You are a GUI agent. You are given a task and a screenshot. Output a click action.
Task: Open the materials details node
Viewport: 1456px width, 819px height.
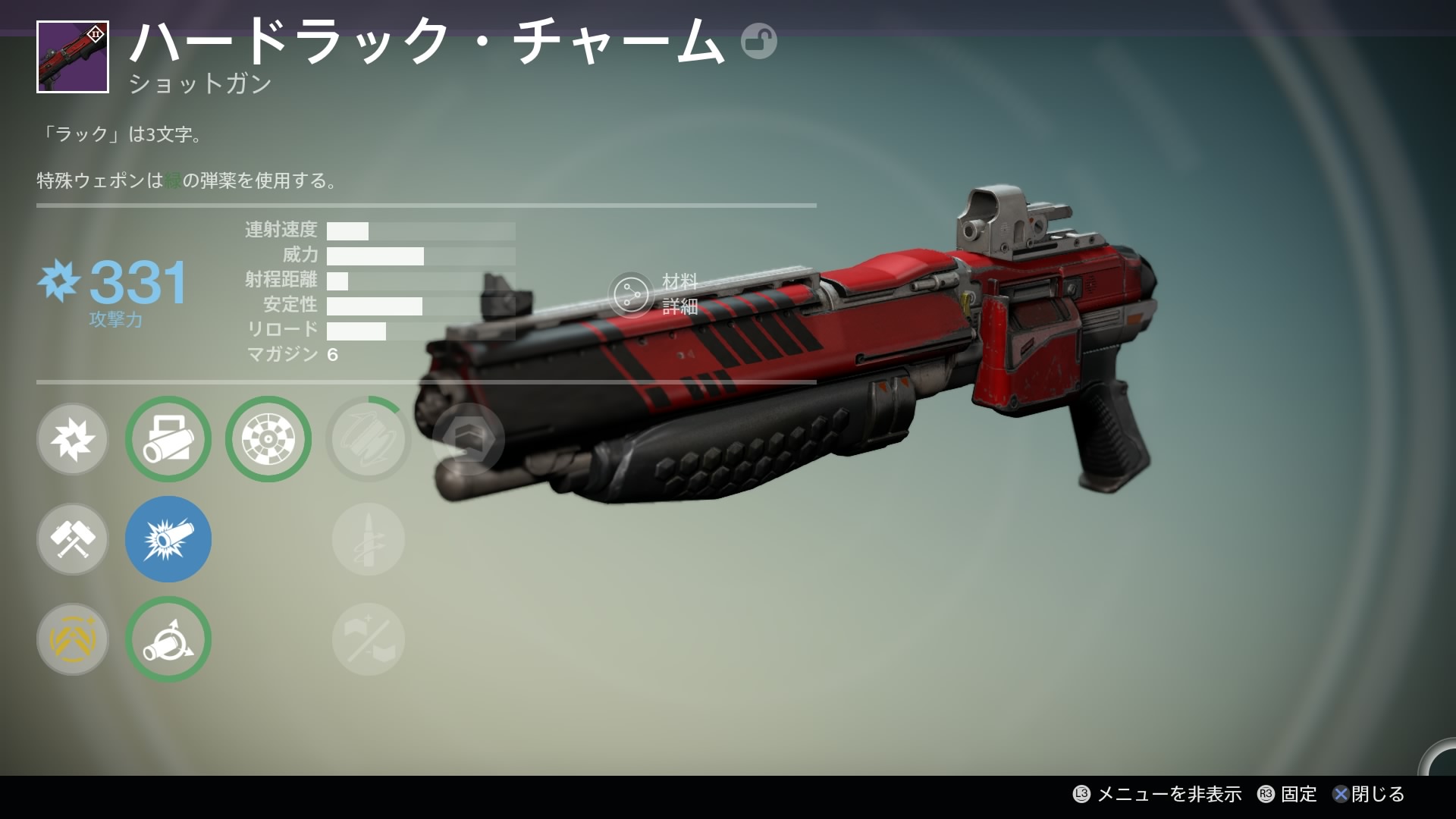[631, 294]
